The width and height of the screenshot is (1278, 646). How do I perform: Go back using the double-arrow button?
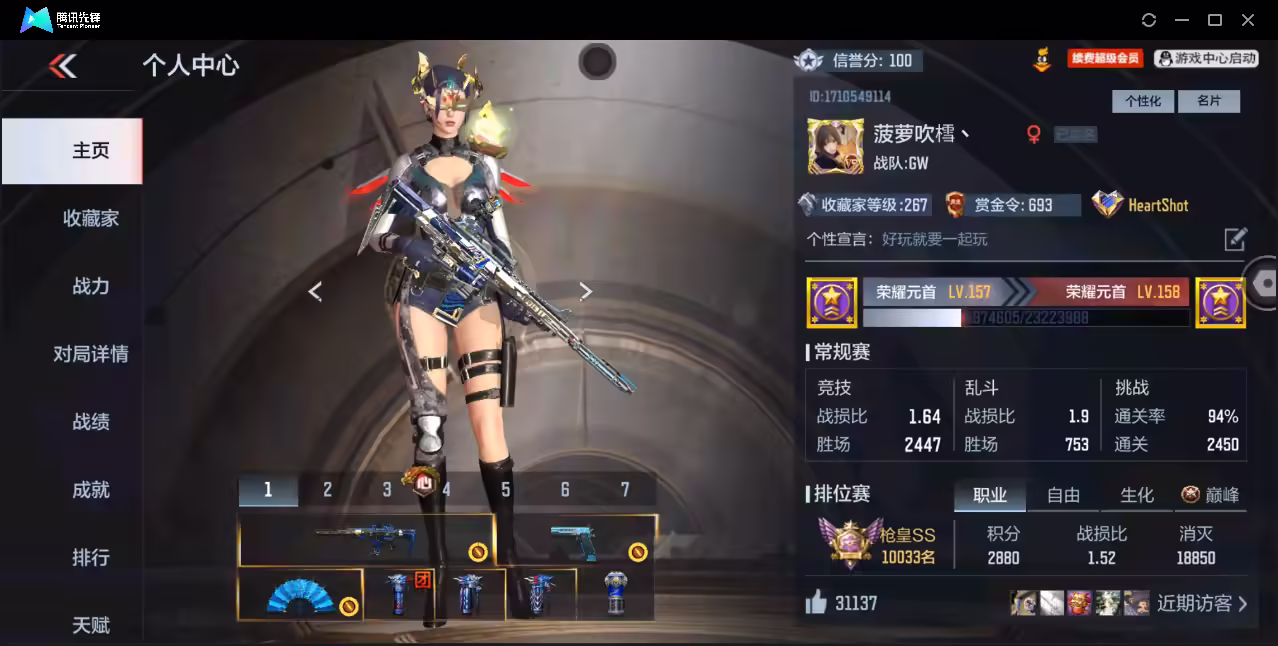click(63, 66)
